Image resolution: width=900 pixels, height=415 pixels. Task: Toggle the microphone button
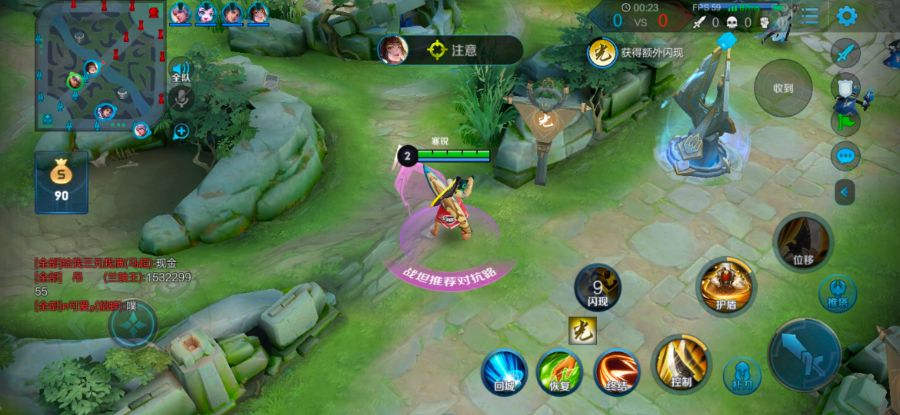[181, 98]
